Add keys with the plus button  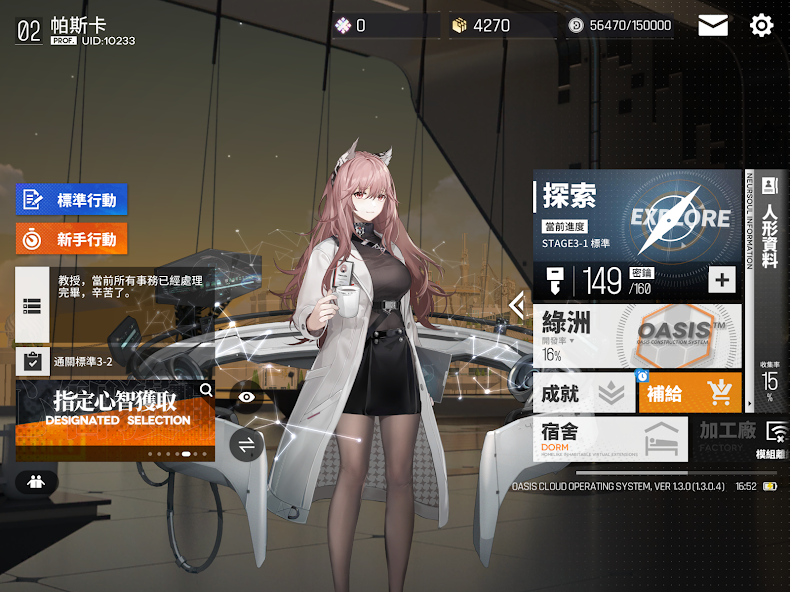click(722, 280)
